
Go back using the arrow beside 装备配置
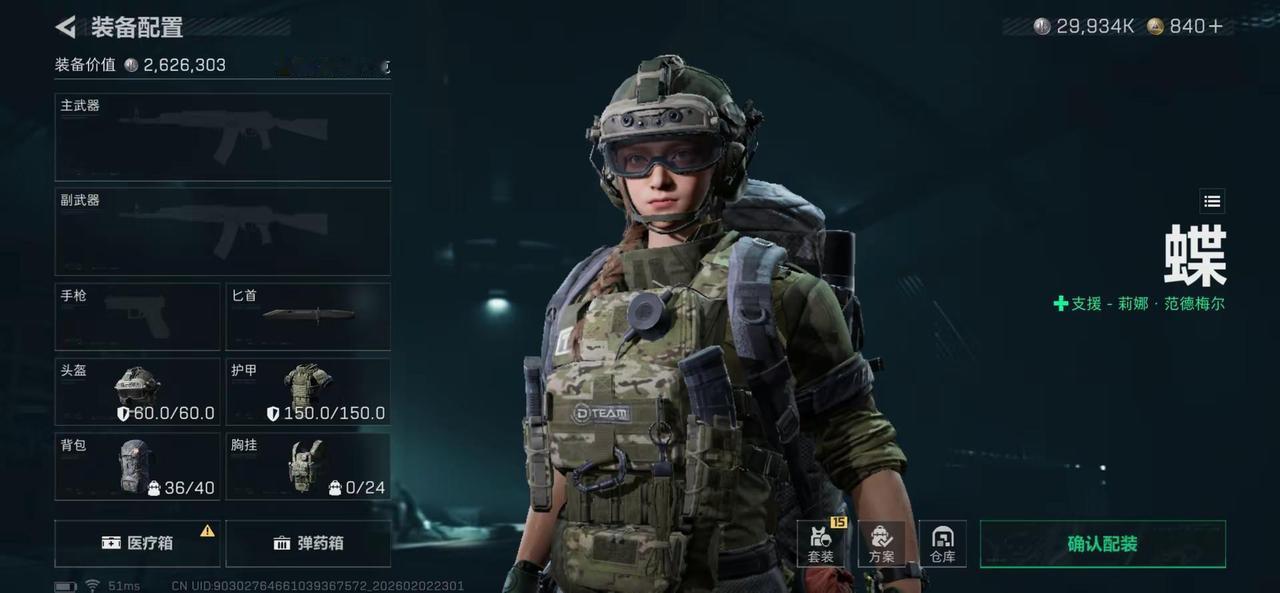pyautogui.click(x=66, y=27)
